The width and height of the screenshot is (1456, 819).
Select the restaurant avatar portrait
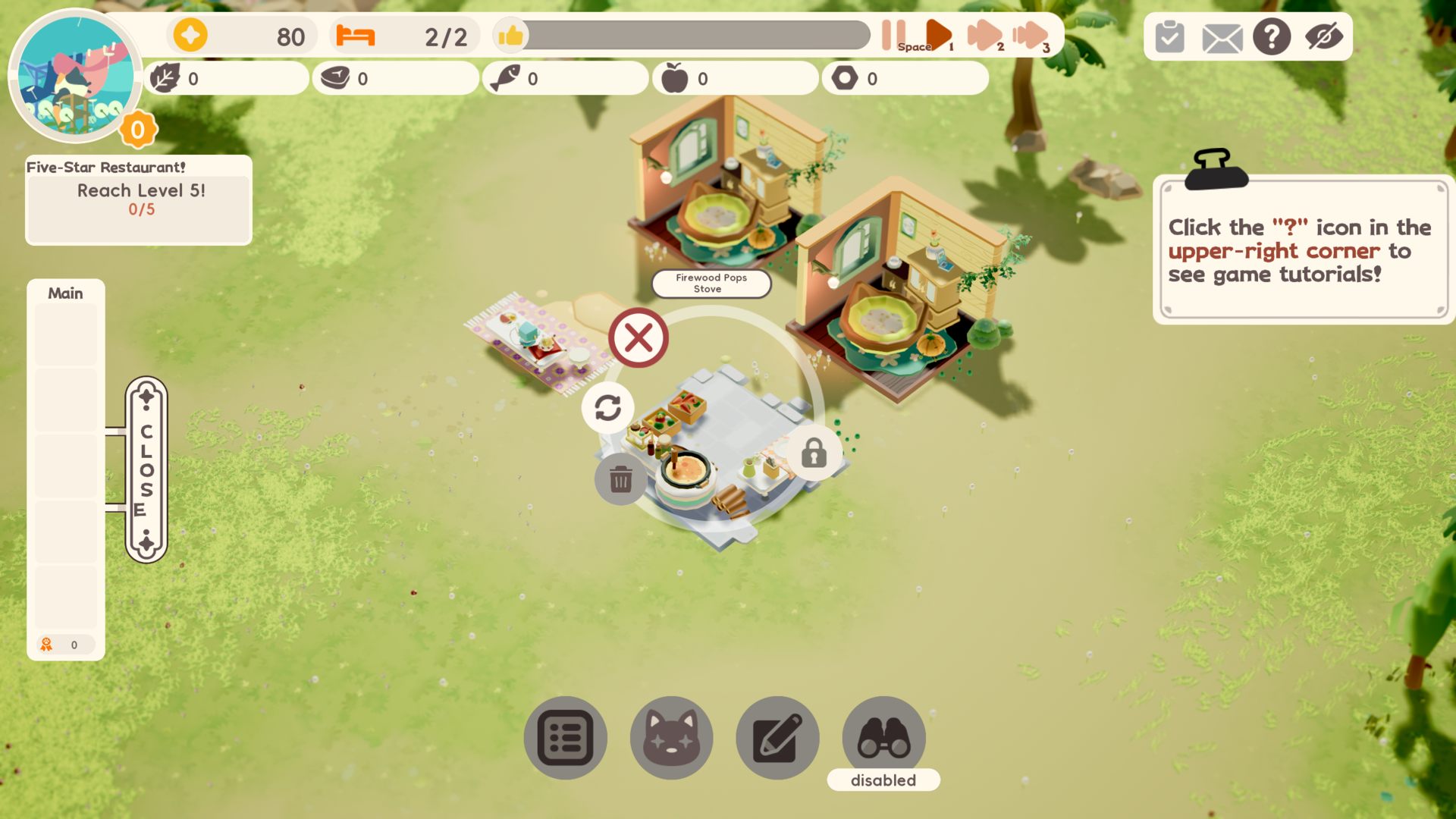pos(75,76)
